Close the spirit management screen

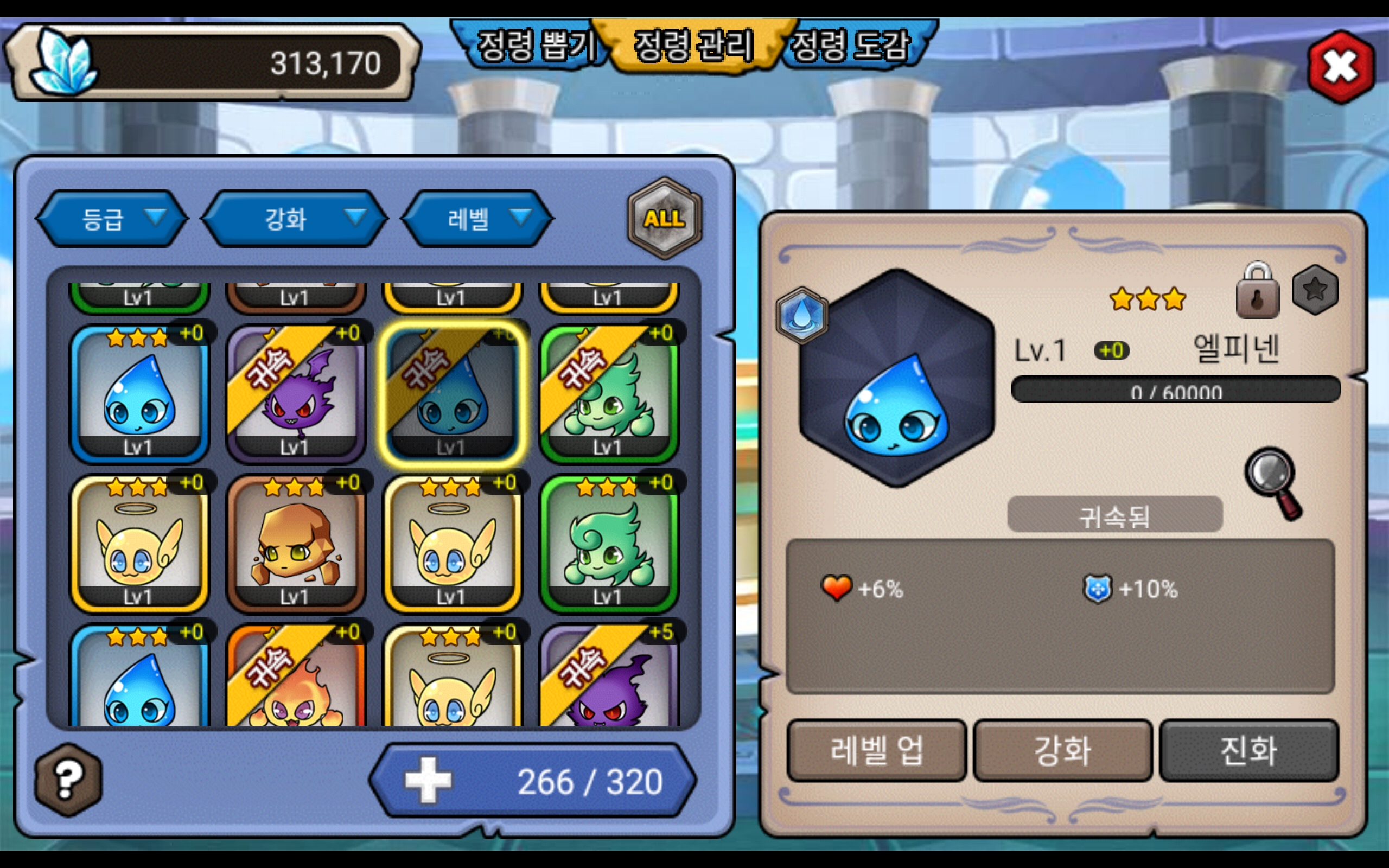[1340, 67]
